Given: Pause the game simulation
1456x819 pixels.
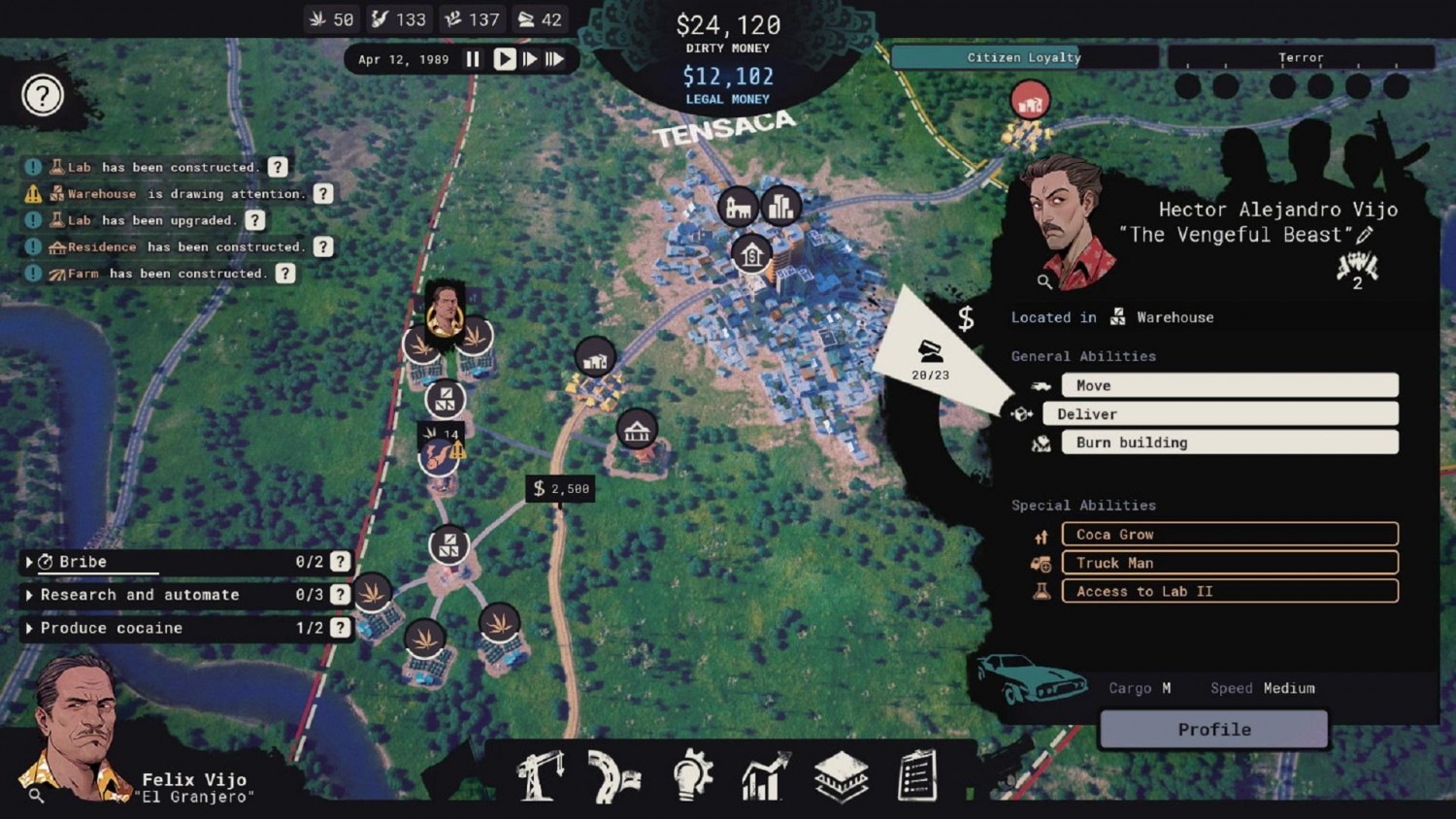Looking at the screenshot, I should [x=473, y=58].
